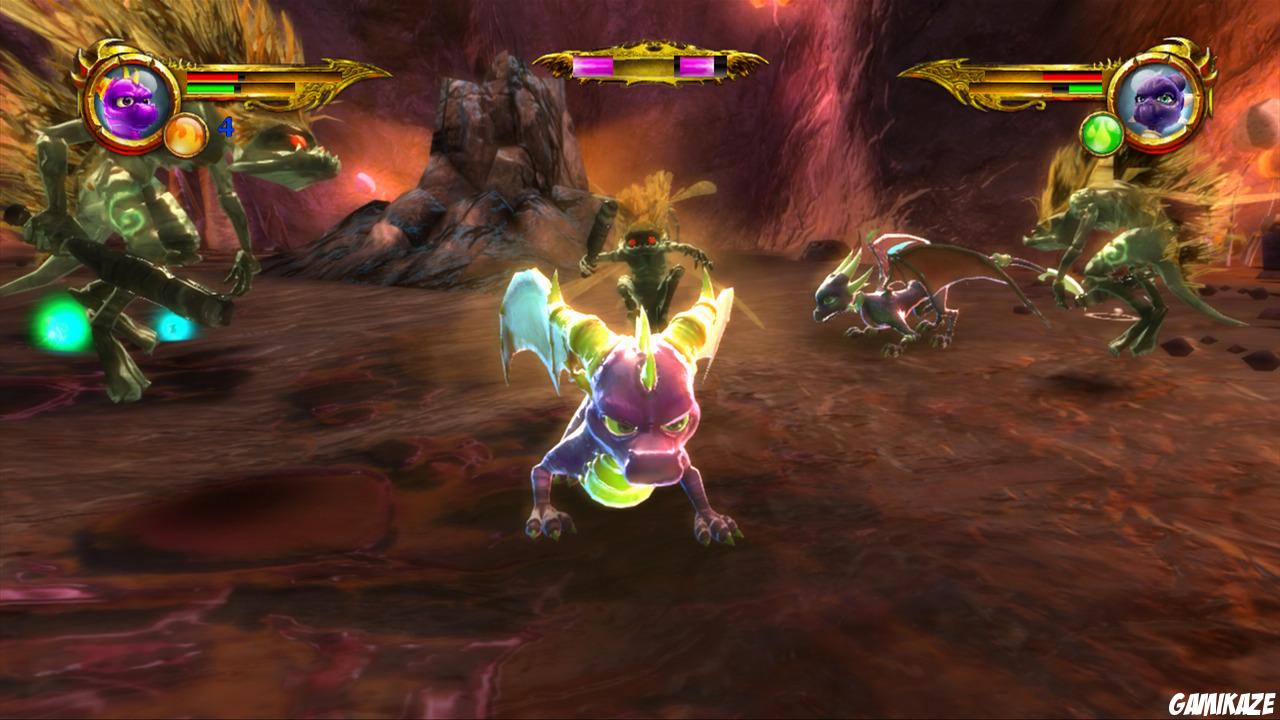This screenshot has height=720, width=1280.
Task: Click the blue breath counter showing 4
Action: pyautogui.click(x=226, y=128)
